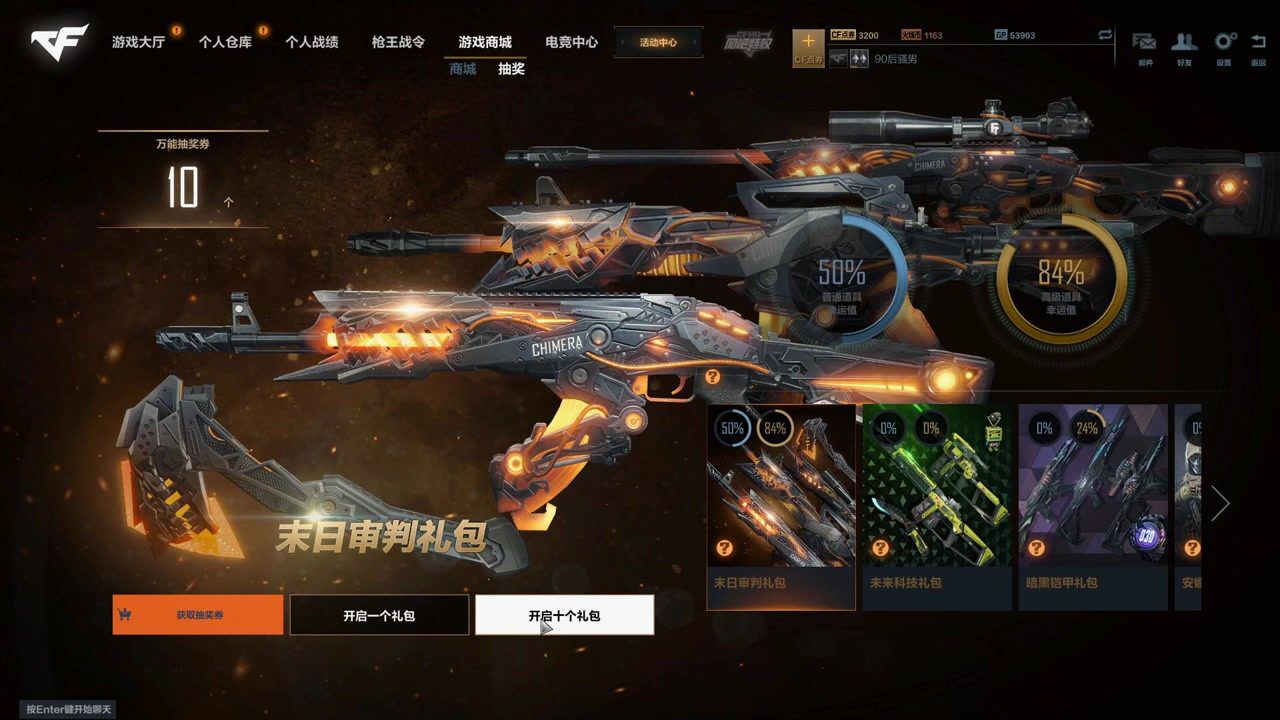Click the plus icon to recharge CF点券
This screenshot has width=1280, height=720.
[x=808, y=40]
